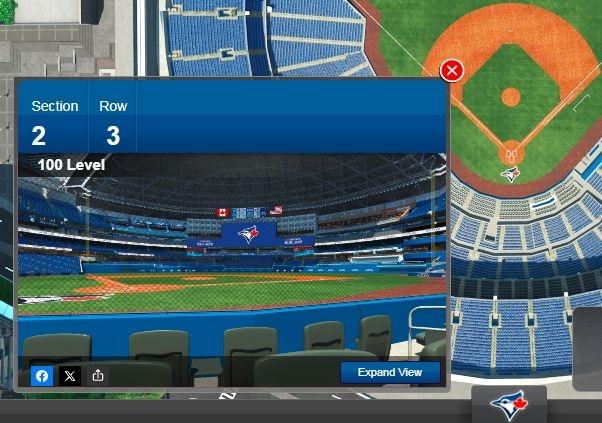The image size is (602, 423).
Task: Open the Section 2 seat view preview image
Action: coord(231,260)
